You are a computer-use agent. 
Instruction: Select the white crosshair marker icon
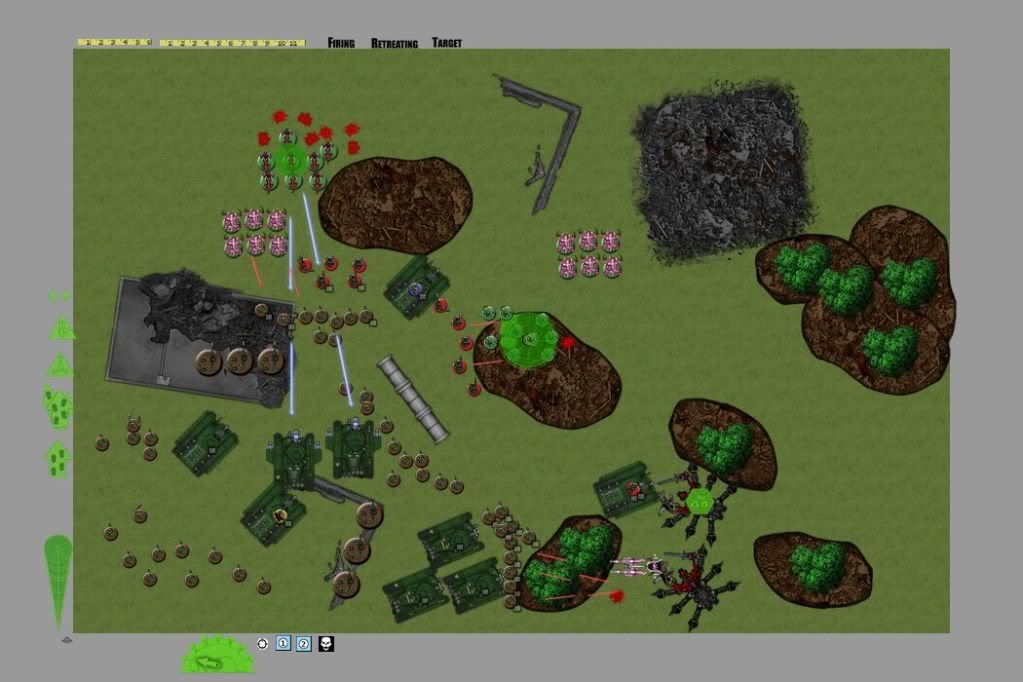(263, 644)
